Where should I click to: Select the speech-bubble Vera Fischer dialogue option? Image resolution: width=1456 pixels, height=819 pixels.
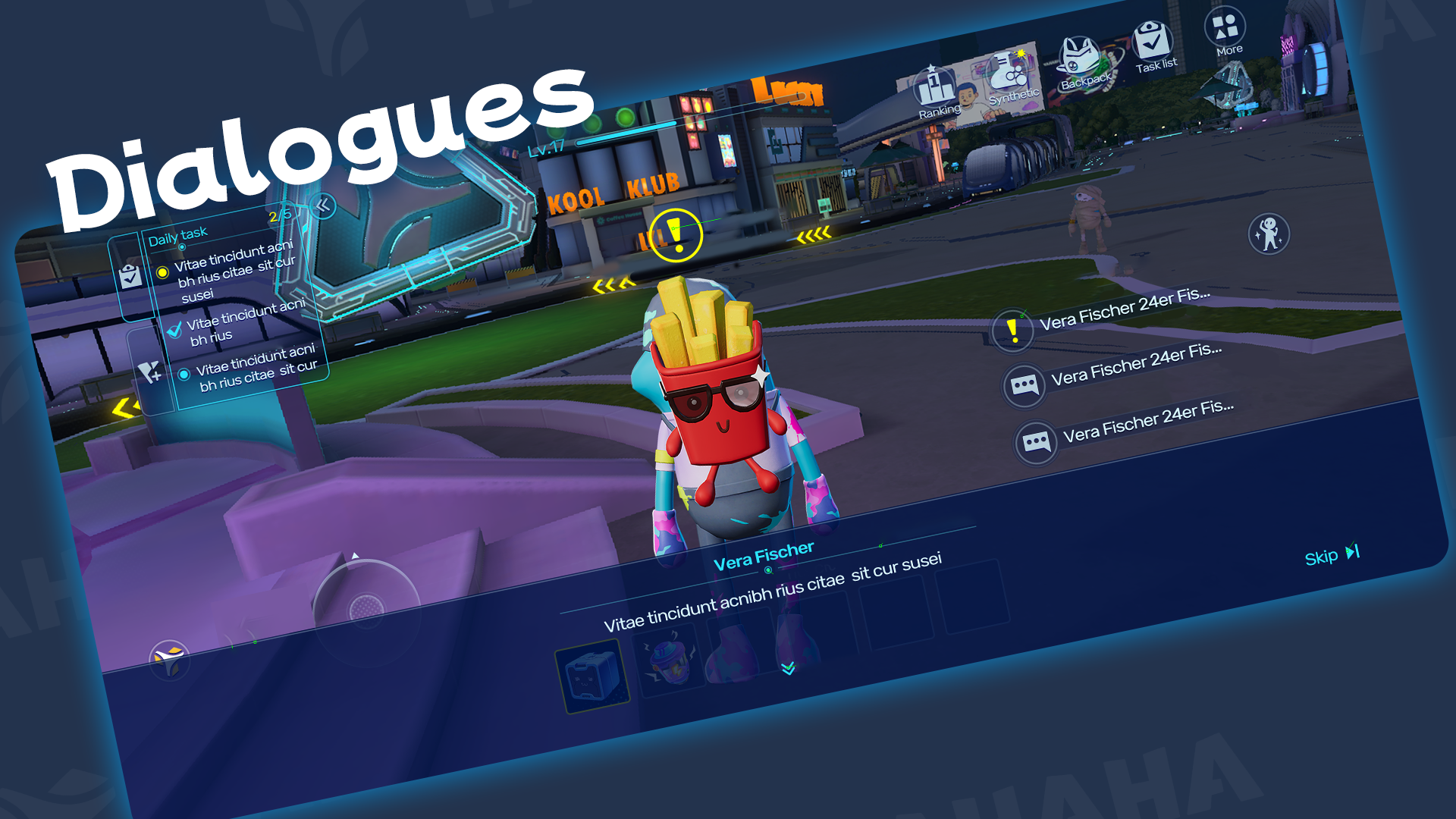1025,386
